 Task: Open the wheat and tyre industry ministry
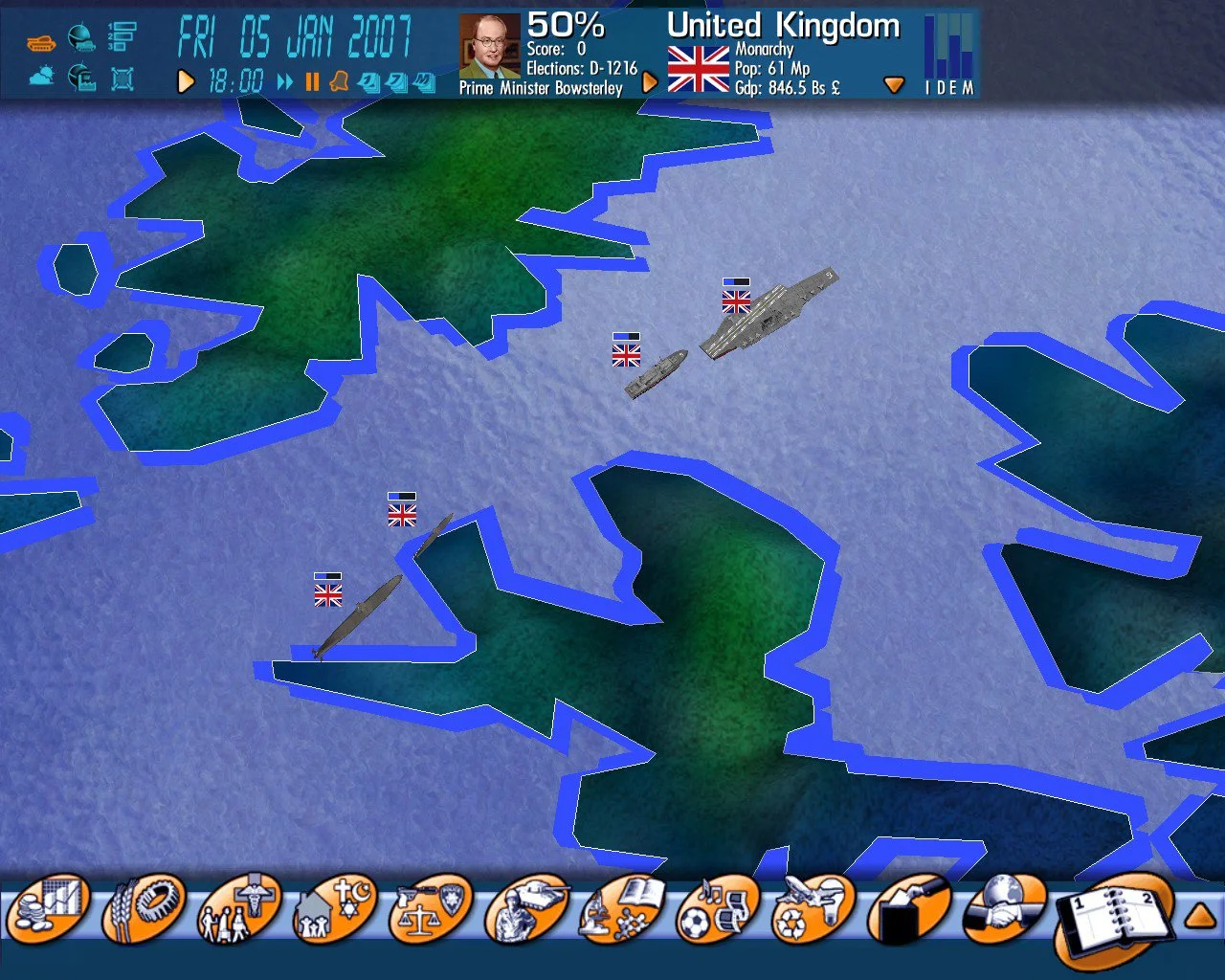coord(144,909)
